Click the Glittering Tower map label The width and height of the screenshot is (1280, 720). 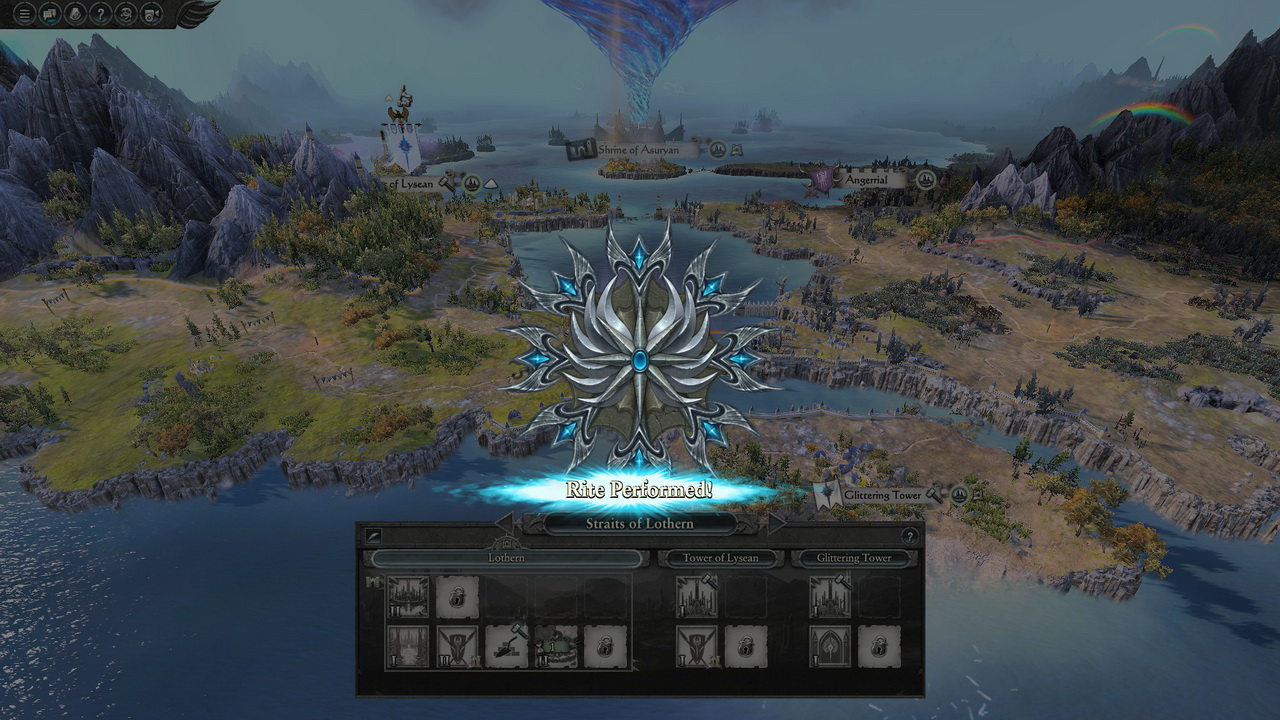pos(881,495)
